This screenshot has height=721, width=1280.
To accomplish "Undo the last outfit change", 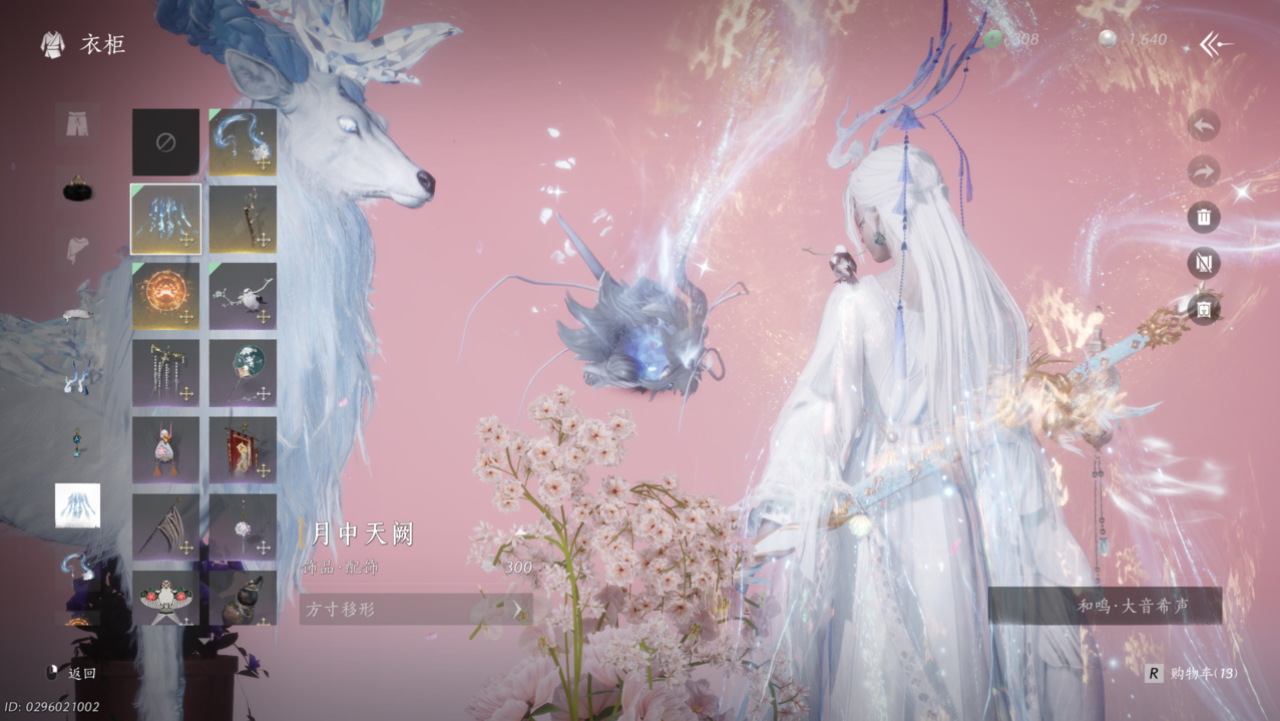I will point(1203,126).
